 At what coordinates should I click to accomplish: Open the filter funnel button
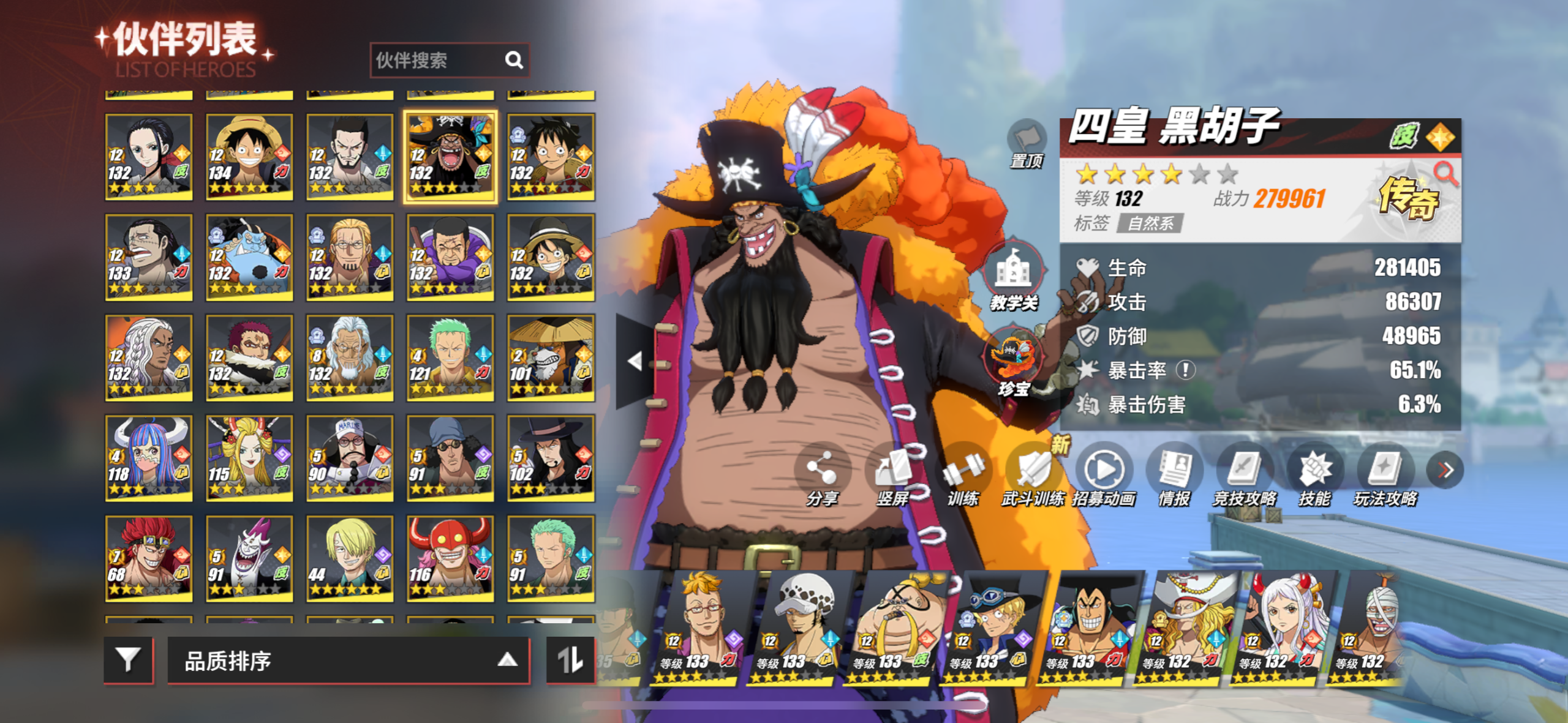click(x=128, y=660)
